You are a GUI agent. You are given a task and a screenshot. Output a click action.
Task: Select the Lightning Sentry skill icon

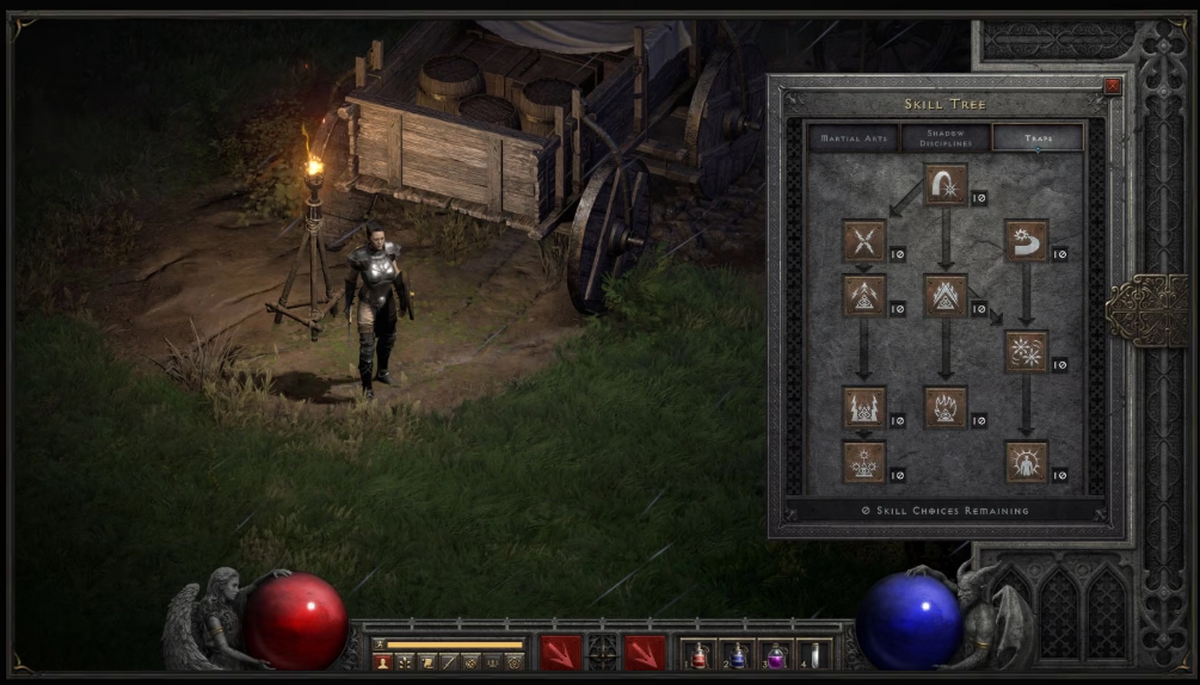point(864,407)
